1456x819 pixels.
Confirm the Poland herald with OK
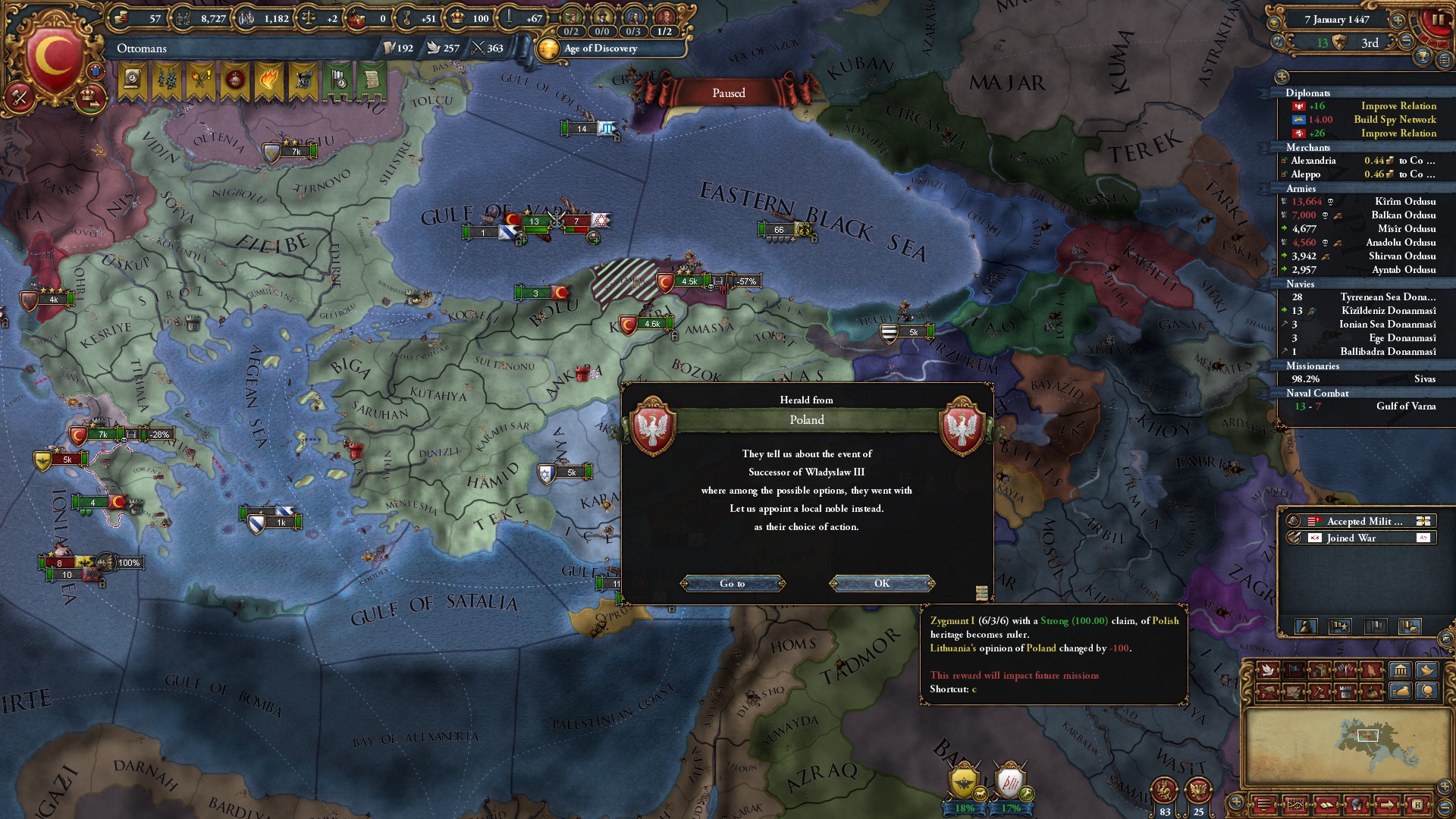pyautogui.click(x=882, y=583)
